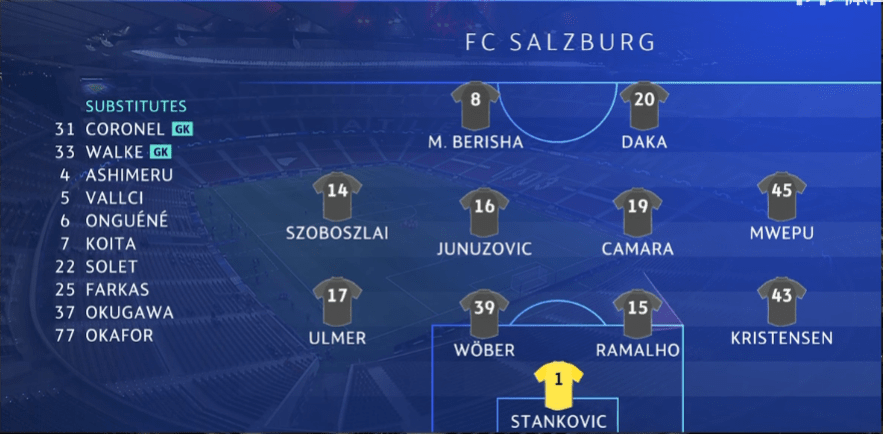Screen dimensions: 883x434
Task: Select Szoboszlai's number 14 shirt
Action: 337,196
